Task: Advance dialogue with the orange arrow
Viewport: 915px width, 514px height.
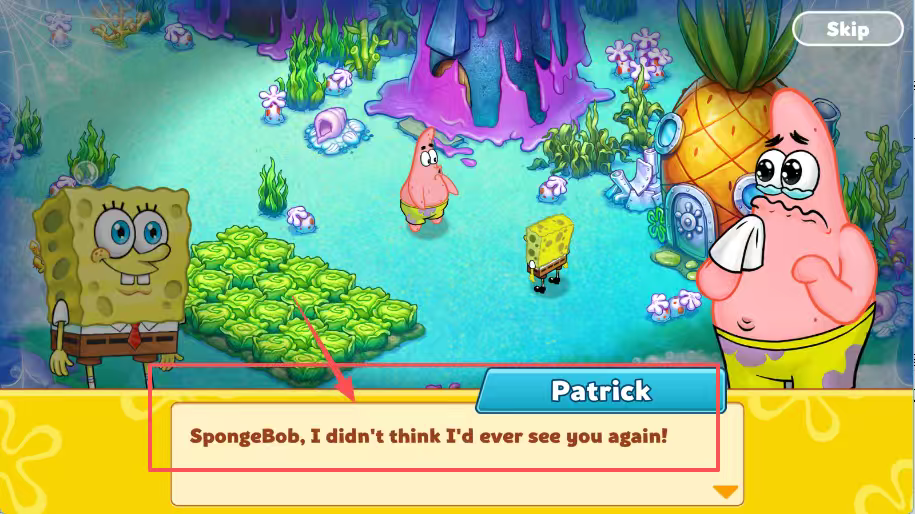Action: [725, 491]
